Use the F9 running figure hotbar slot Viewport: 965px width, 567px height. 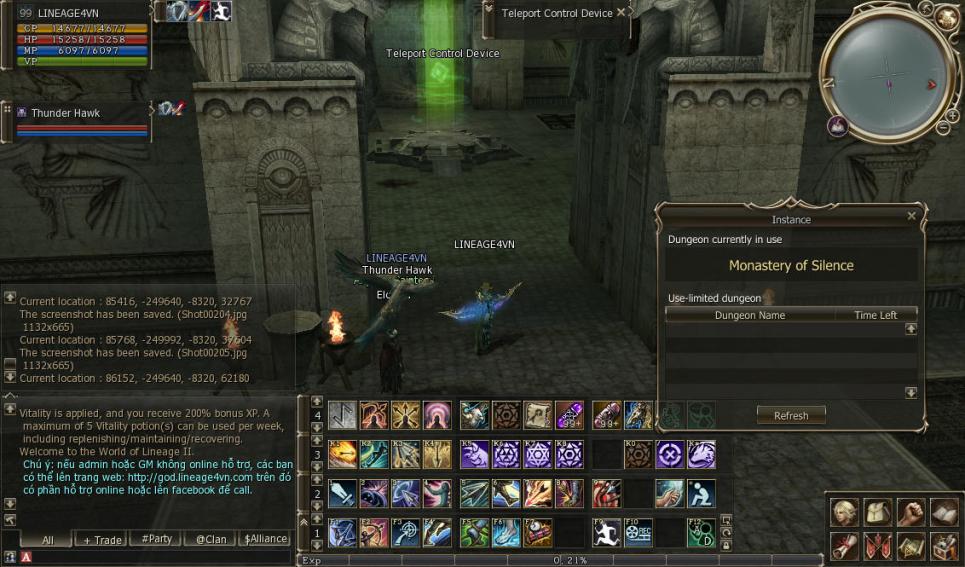click(x=607, y=533)
